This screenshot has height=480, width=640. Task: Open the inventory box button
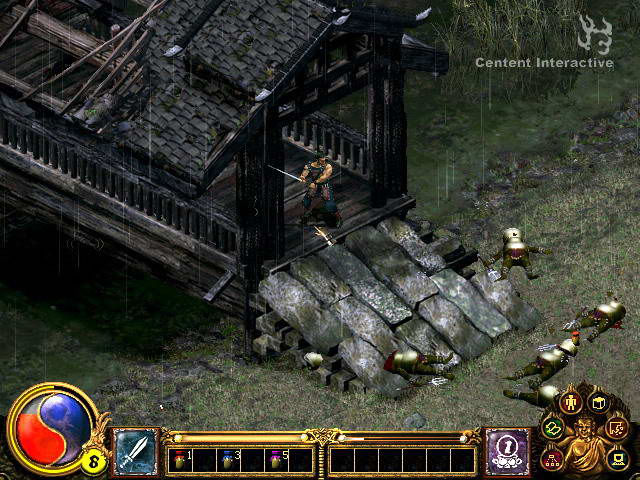pos(600,403)
